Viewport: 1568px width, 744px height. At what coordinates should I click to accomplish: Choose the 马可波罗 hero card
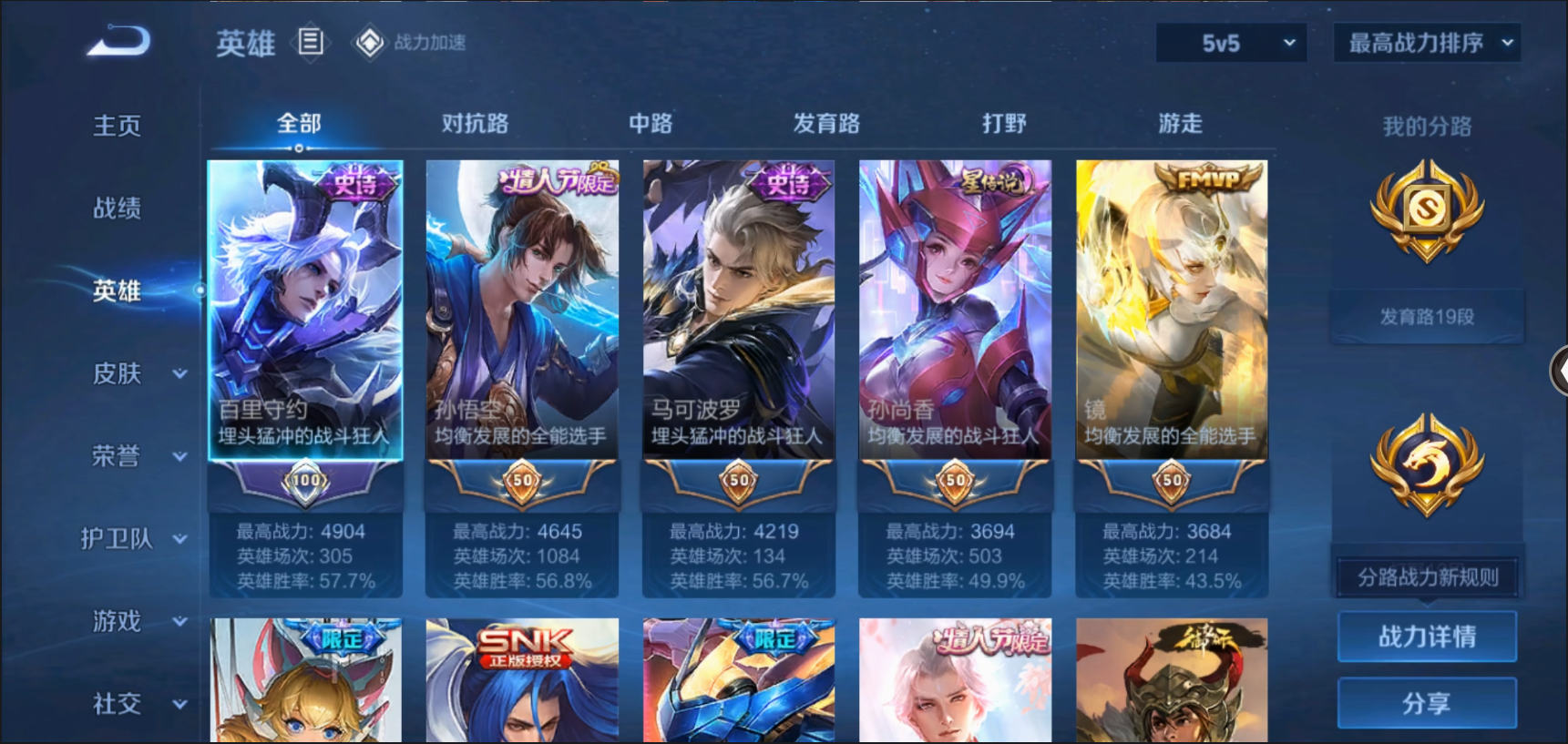tap(738, 310)
